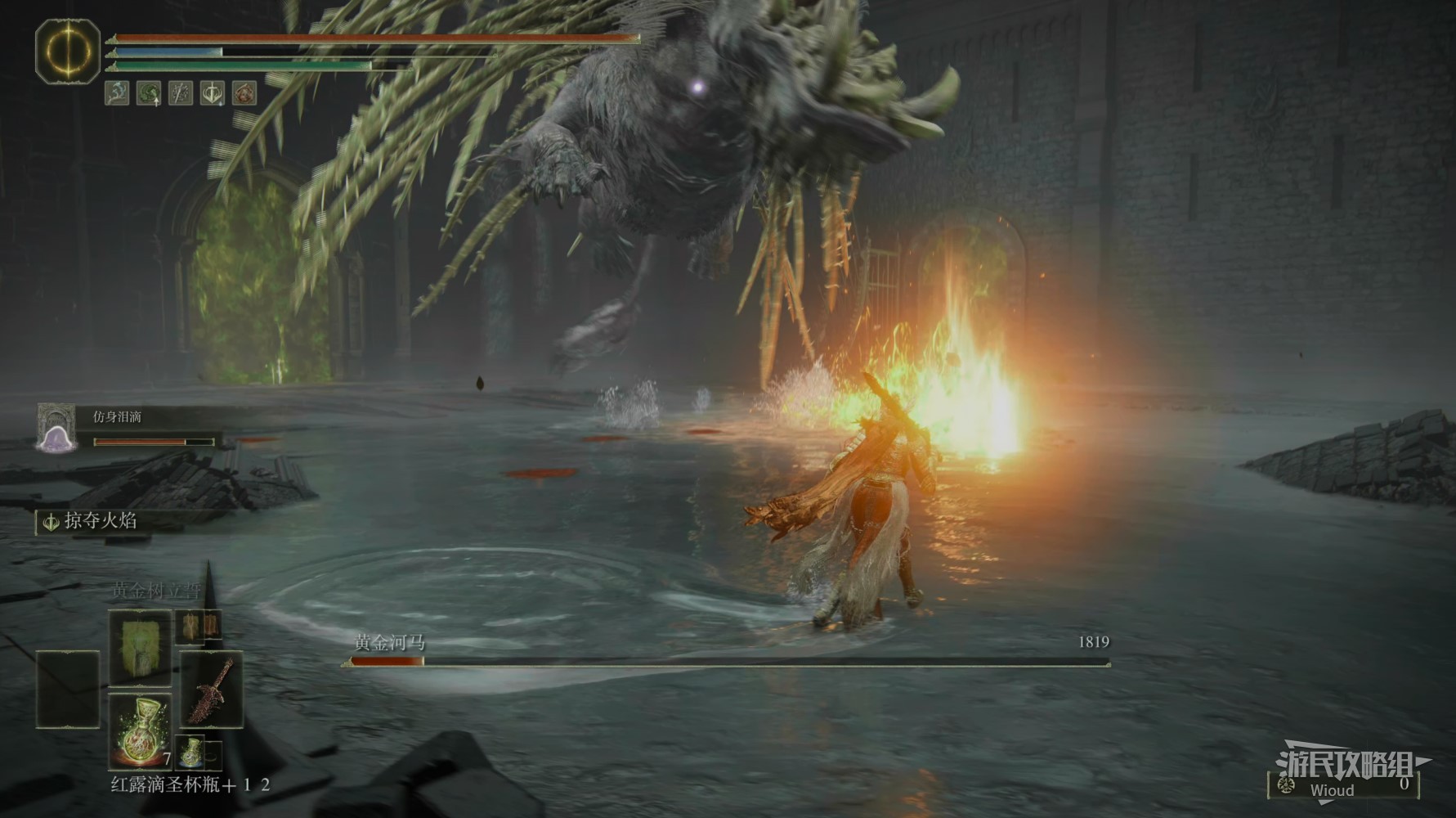The width and height of the screenshot is (1456, 818).
Task: Click the Mimic Tear summon portrait
Action: (x=56, y=428)
